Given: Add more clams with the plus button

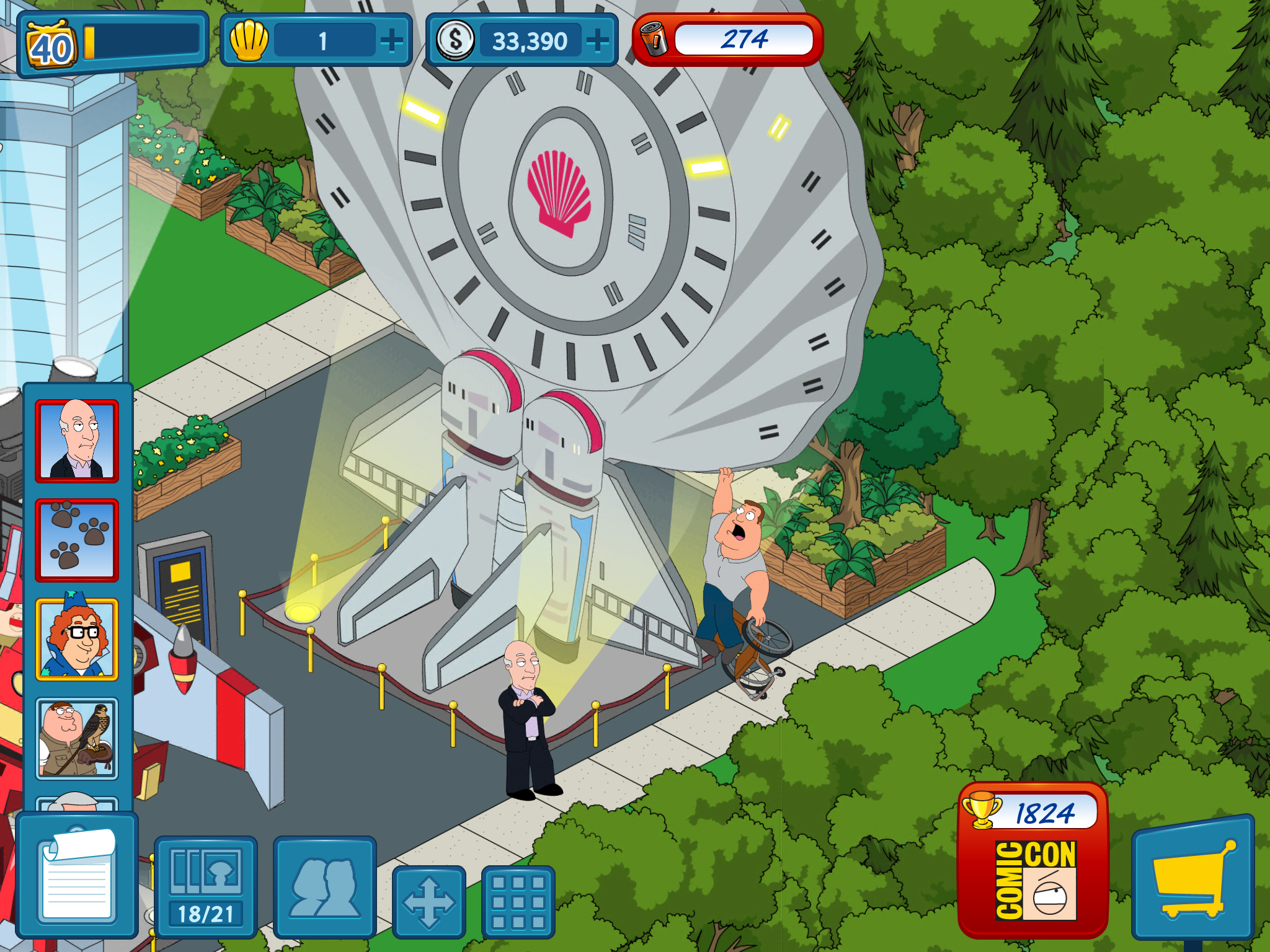Looking at the screenshot, I should tap(392, 42).
